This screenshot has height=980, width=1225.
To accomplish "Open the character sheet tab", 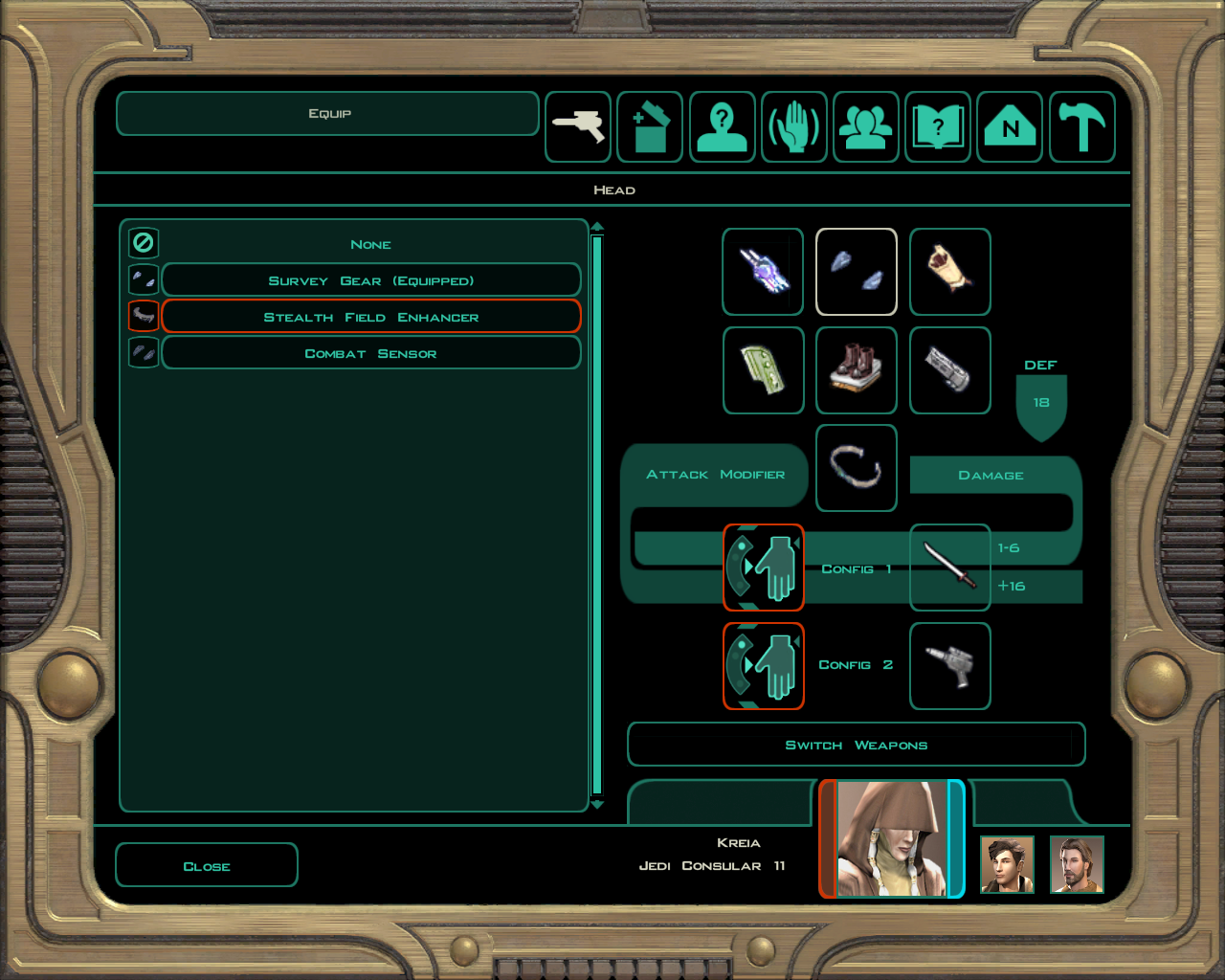I will 722,127.
